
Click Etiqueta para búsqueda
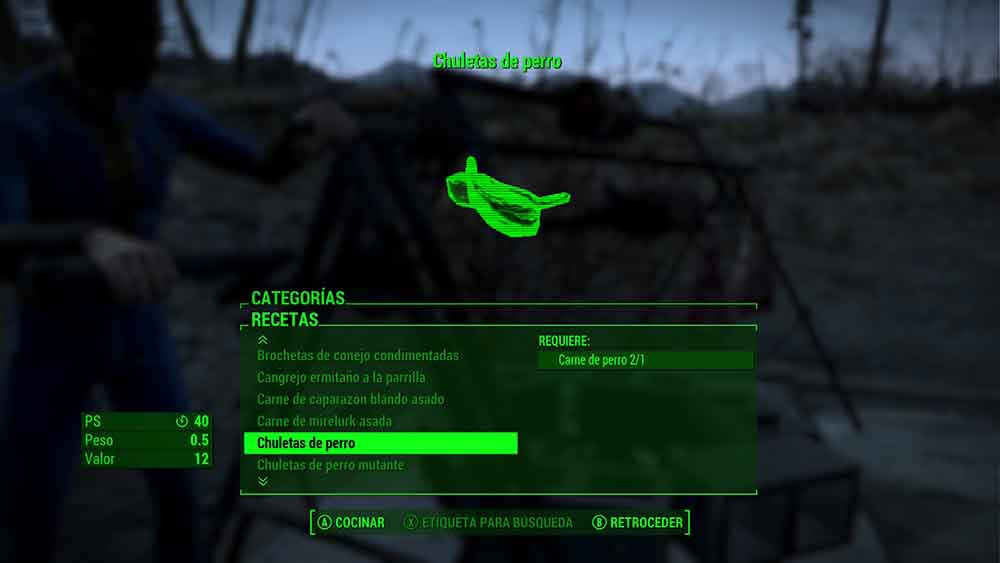488,522
